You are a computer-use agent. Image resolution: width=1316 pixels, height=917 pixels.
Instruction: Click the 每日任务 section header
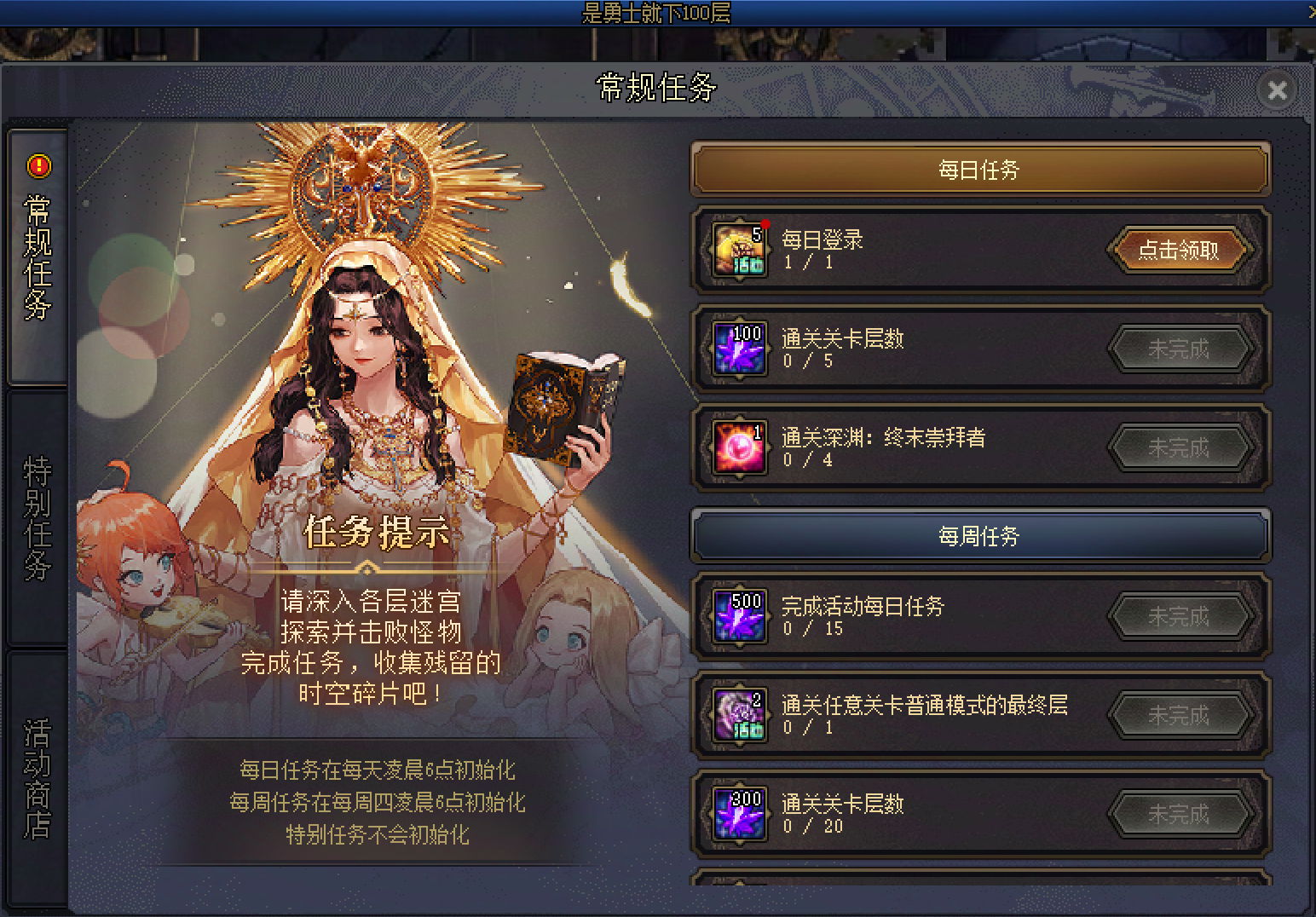pos(978,169)
